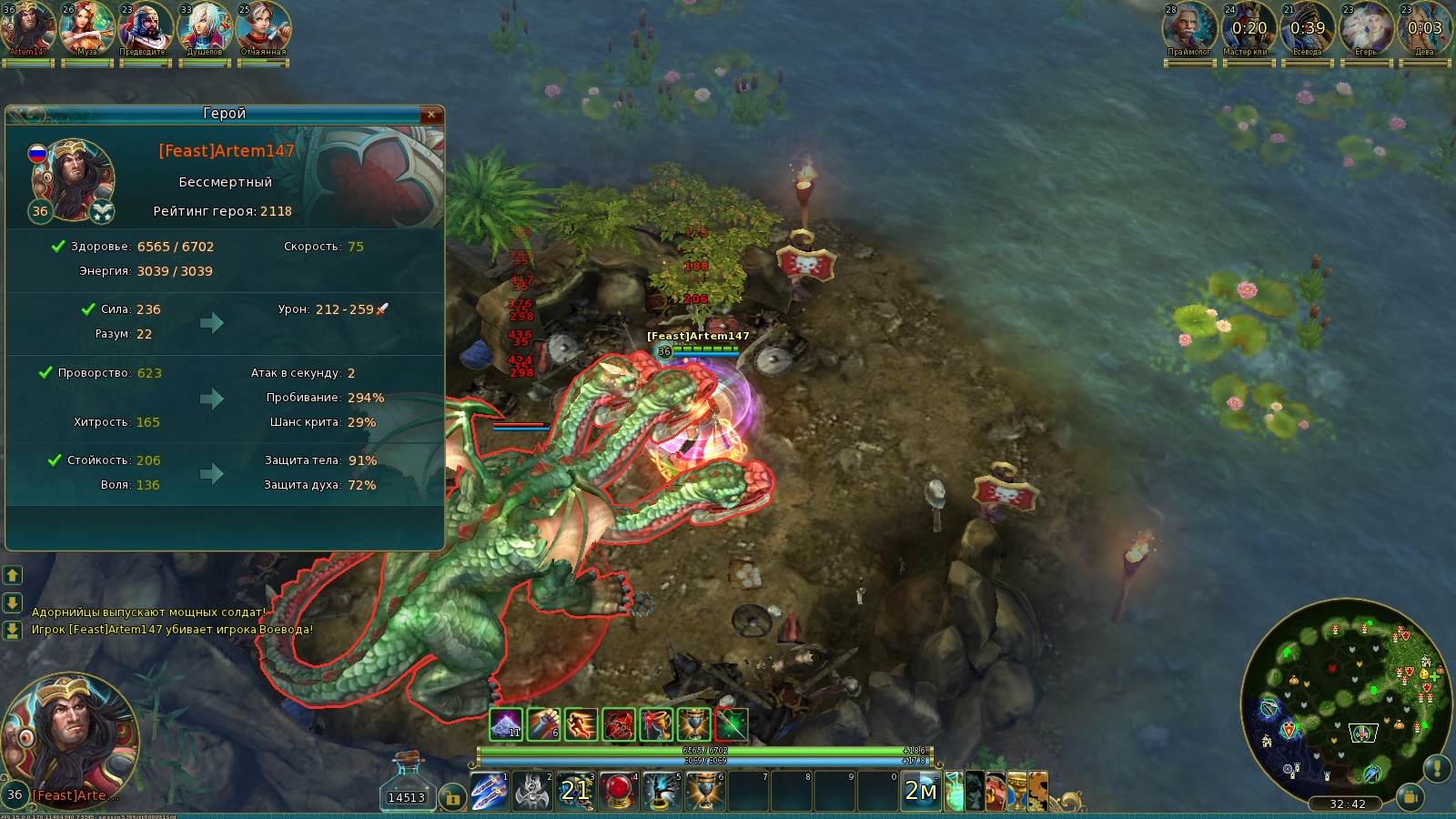Activate the twin daggers ability in slot 1
The width and height of the screenshot is (1456, 819).
pos(489,791)
